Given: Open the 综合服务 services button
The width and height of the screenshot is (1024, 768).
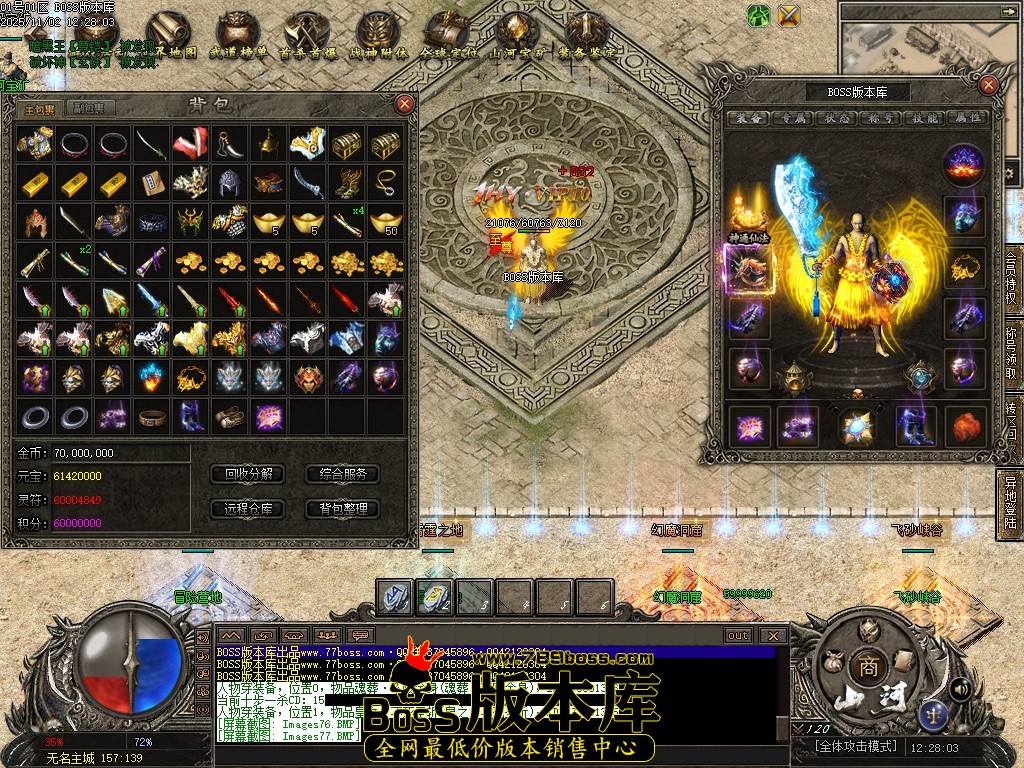Looking at the screenshot, I should coord(343,474).
